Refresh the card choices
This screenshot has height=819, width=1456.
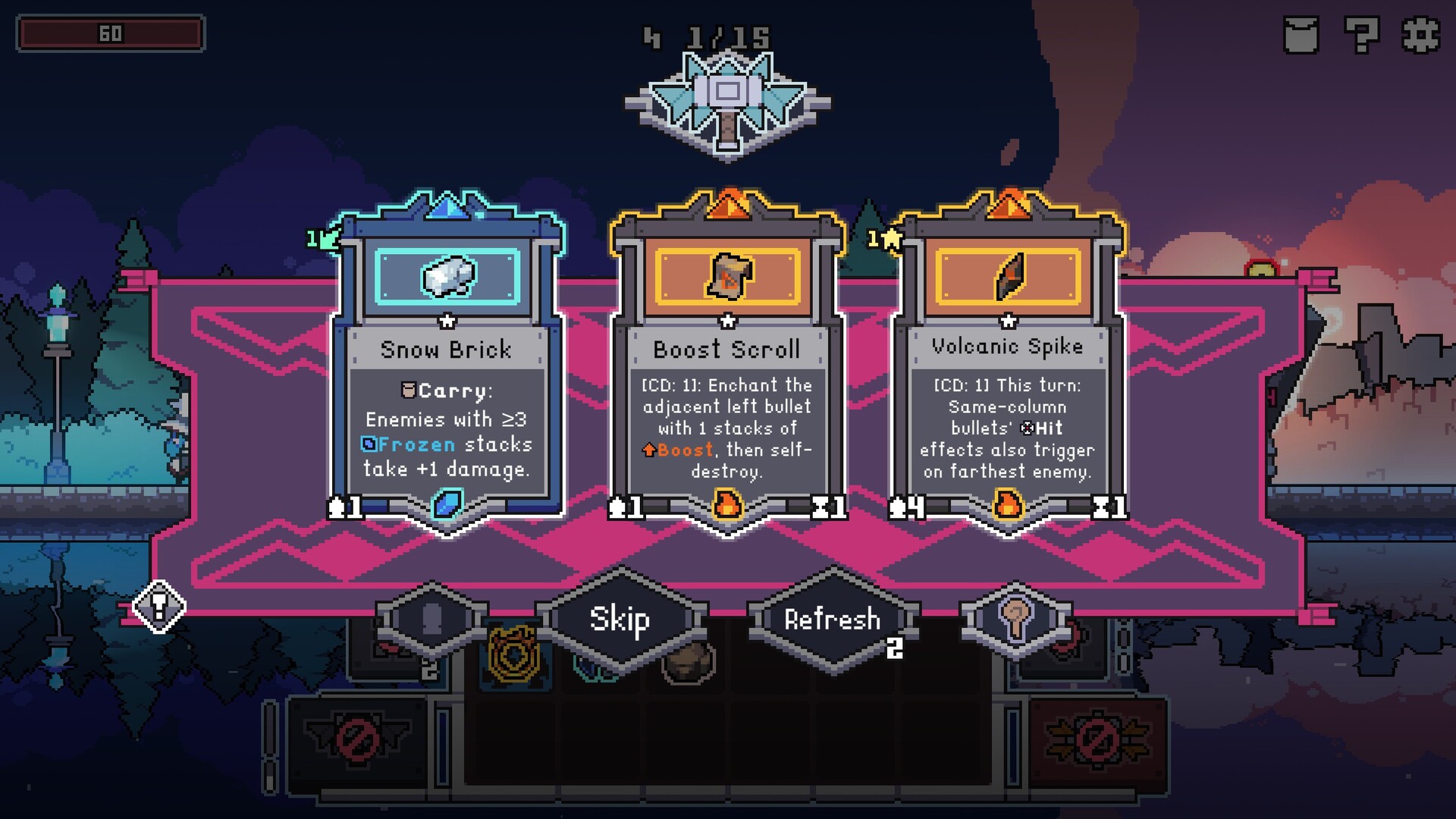pyautogui.click(x=833, y=620)
